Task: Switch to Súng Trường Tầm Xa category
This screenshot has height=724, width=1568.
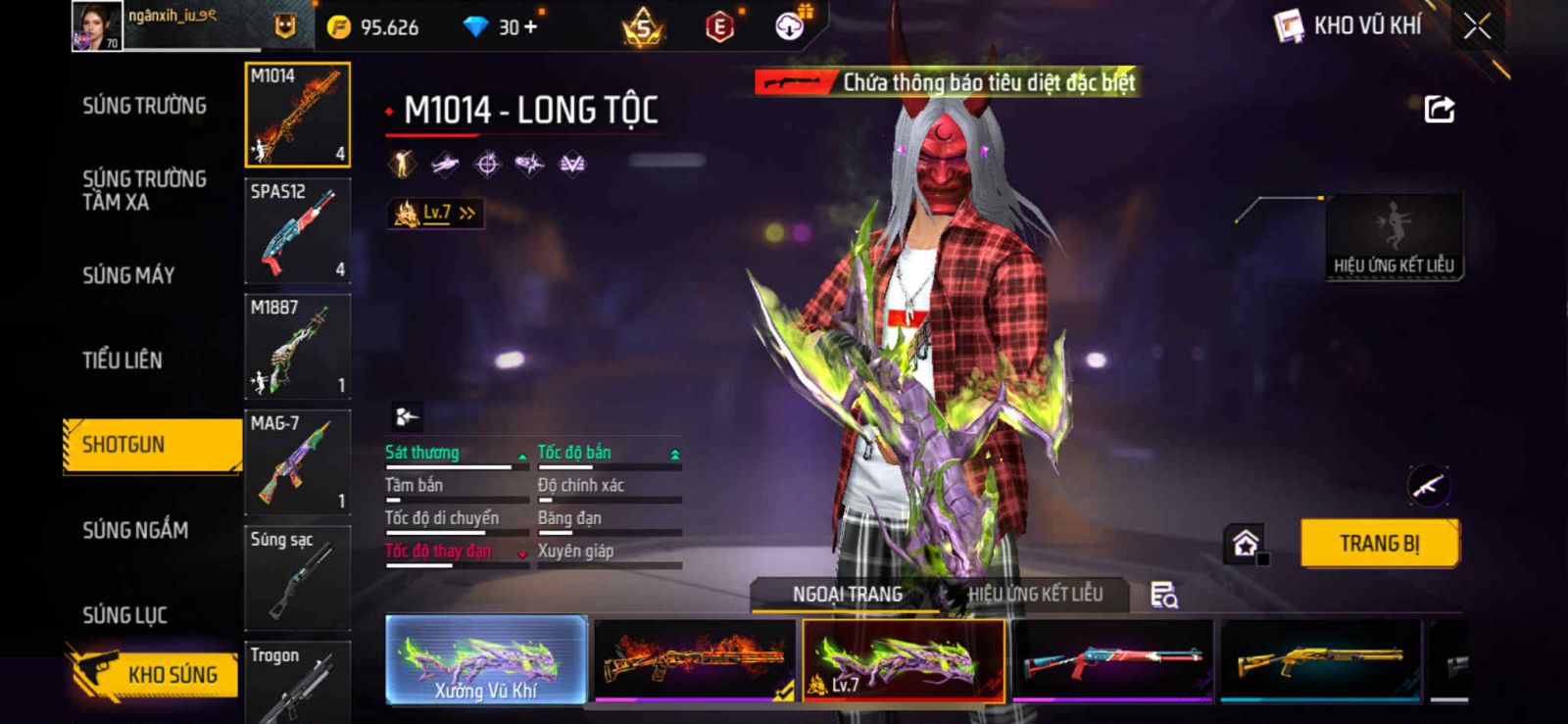Action: [144, 190]
